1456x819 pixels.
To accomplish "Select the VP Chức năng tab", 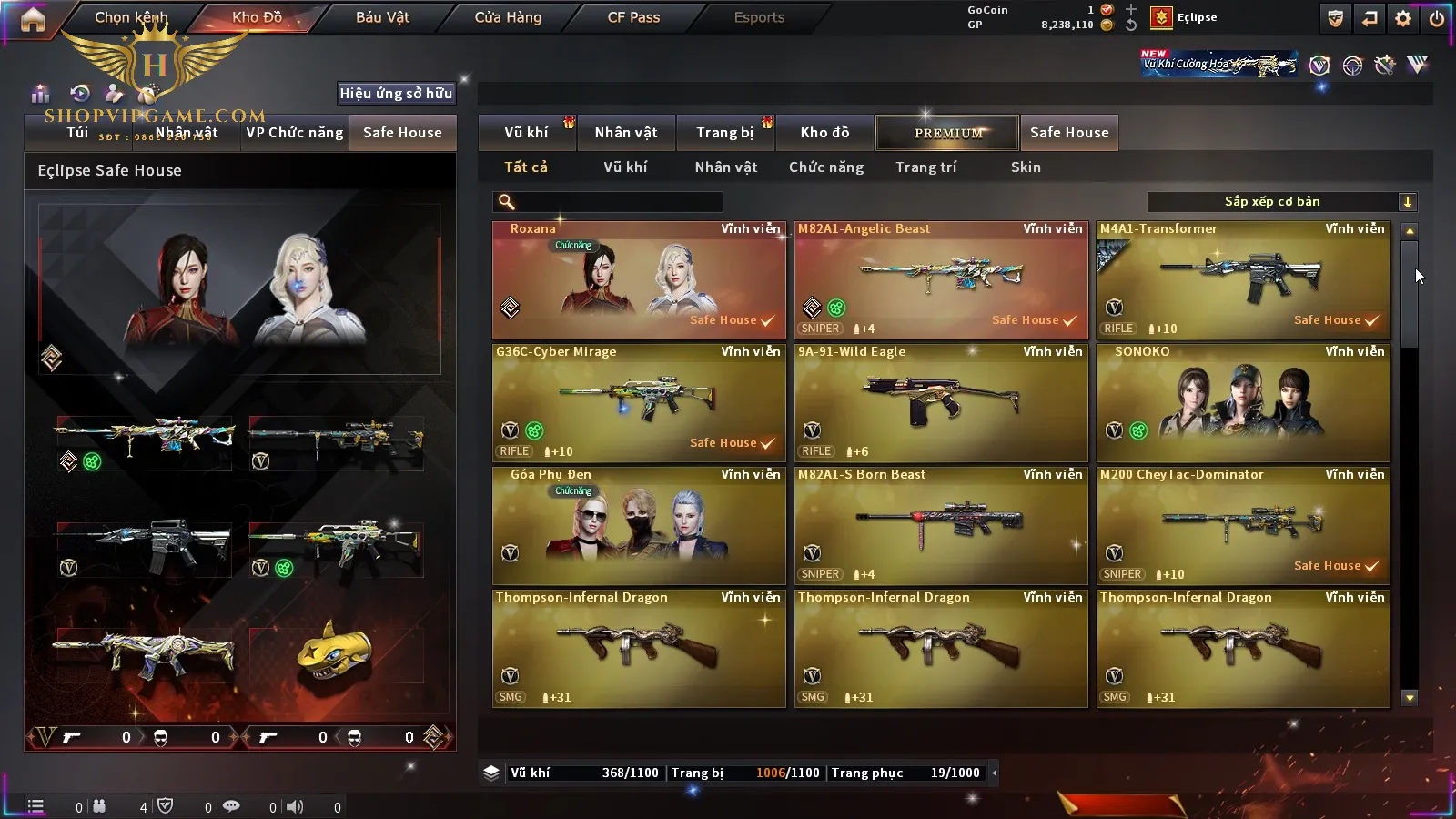I will pos(294,133).
